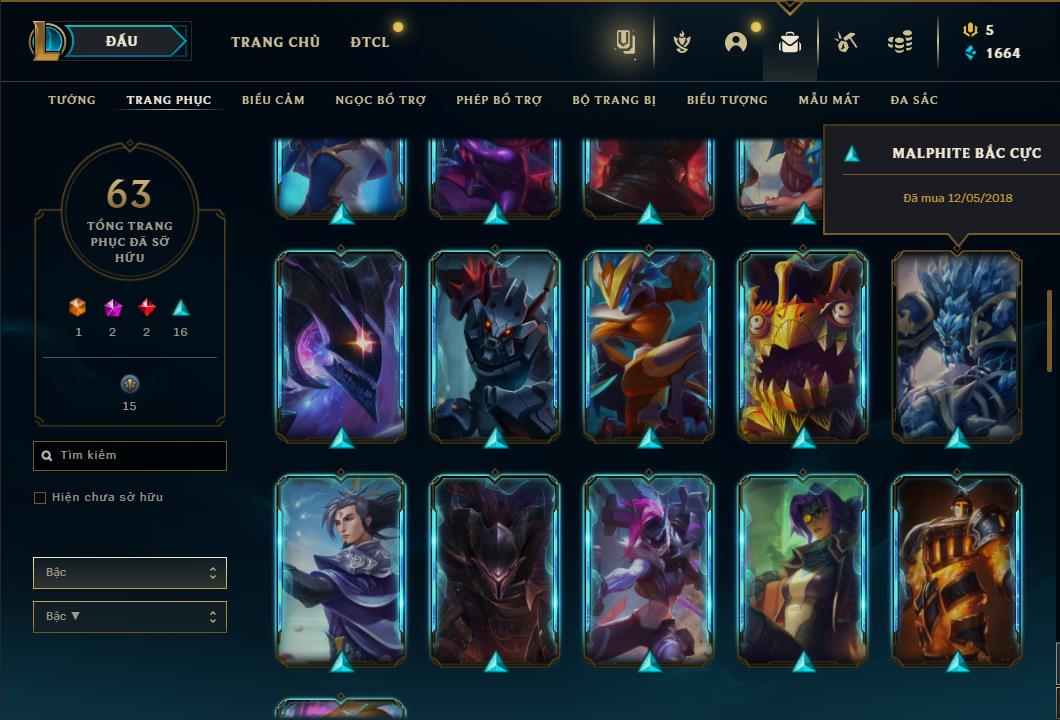Open the first Bậc dropdown
The width and height of the screenshot is (1060, 720).
[130, 573]
